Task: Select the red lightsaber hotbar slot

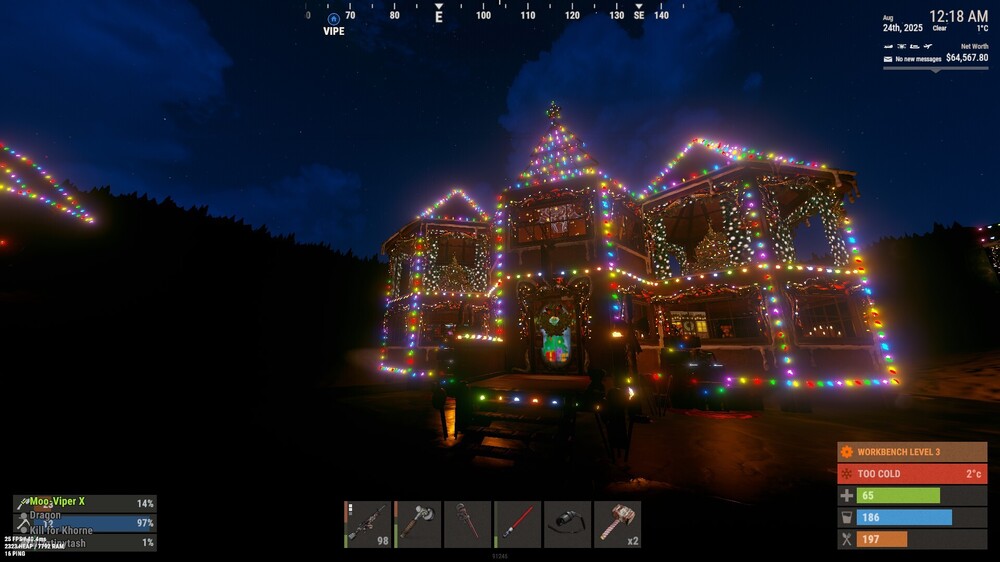Action: click(518, 524)
